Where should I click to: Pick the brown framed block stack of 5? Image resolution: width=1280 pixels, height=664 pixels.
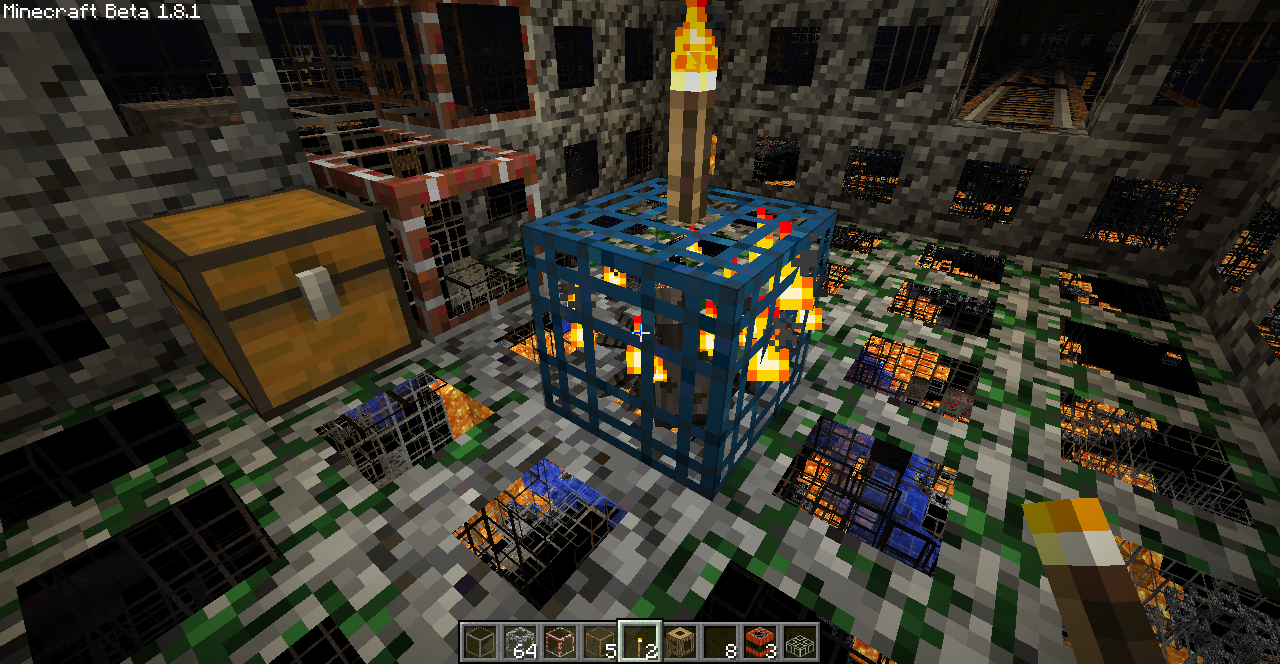[x=600, y=641]
